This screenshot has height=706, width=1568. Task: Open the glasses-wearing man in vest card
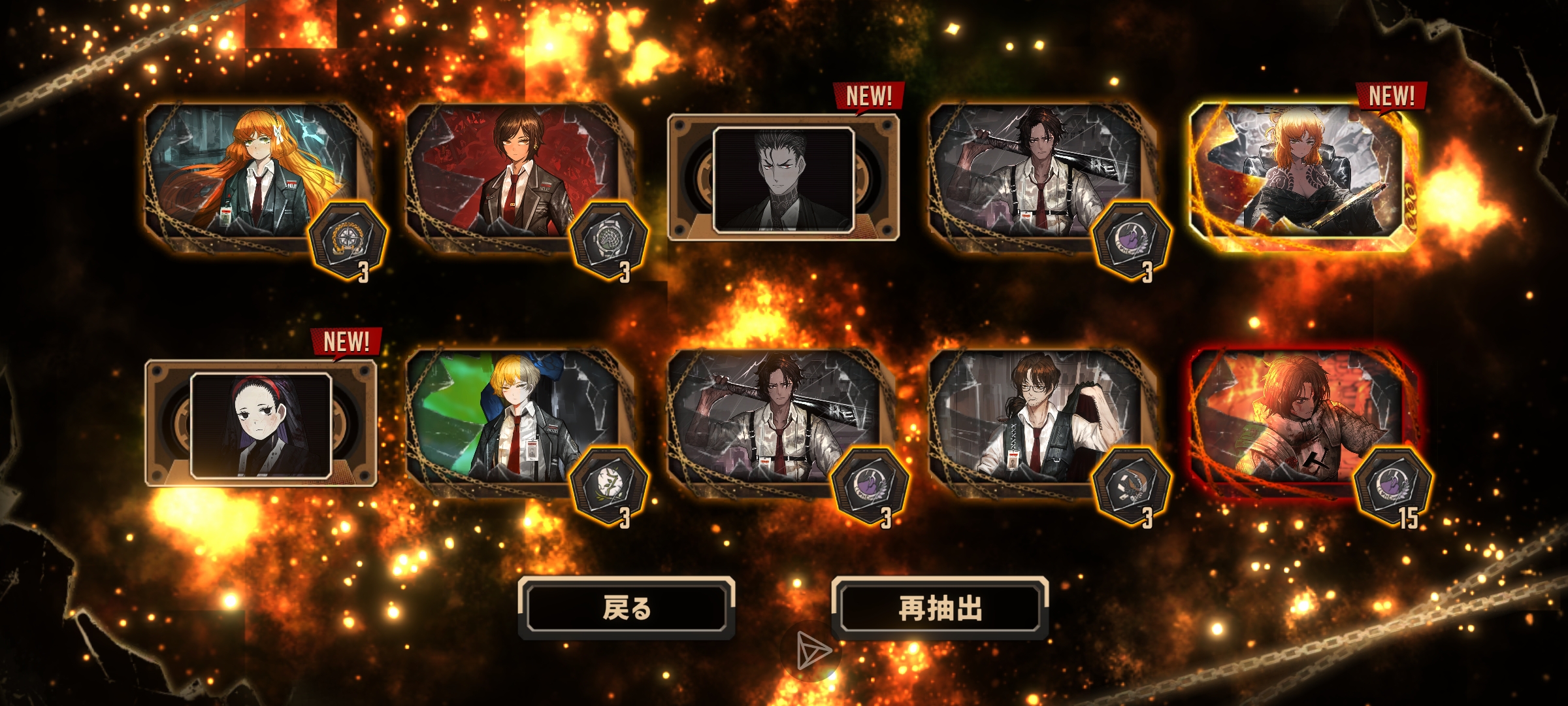(1036, 422)
